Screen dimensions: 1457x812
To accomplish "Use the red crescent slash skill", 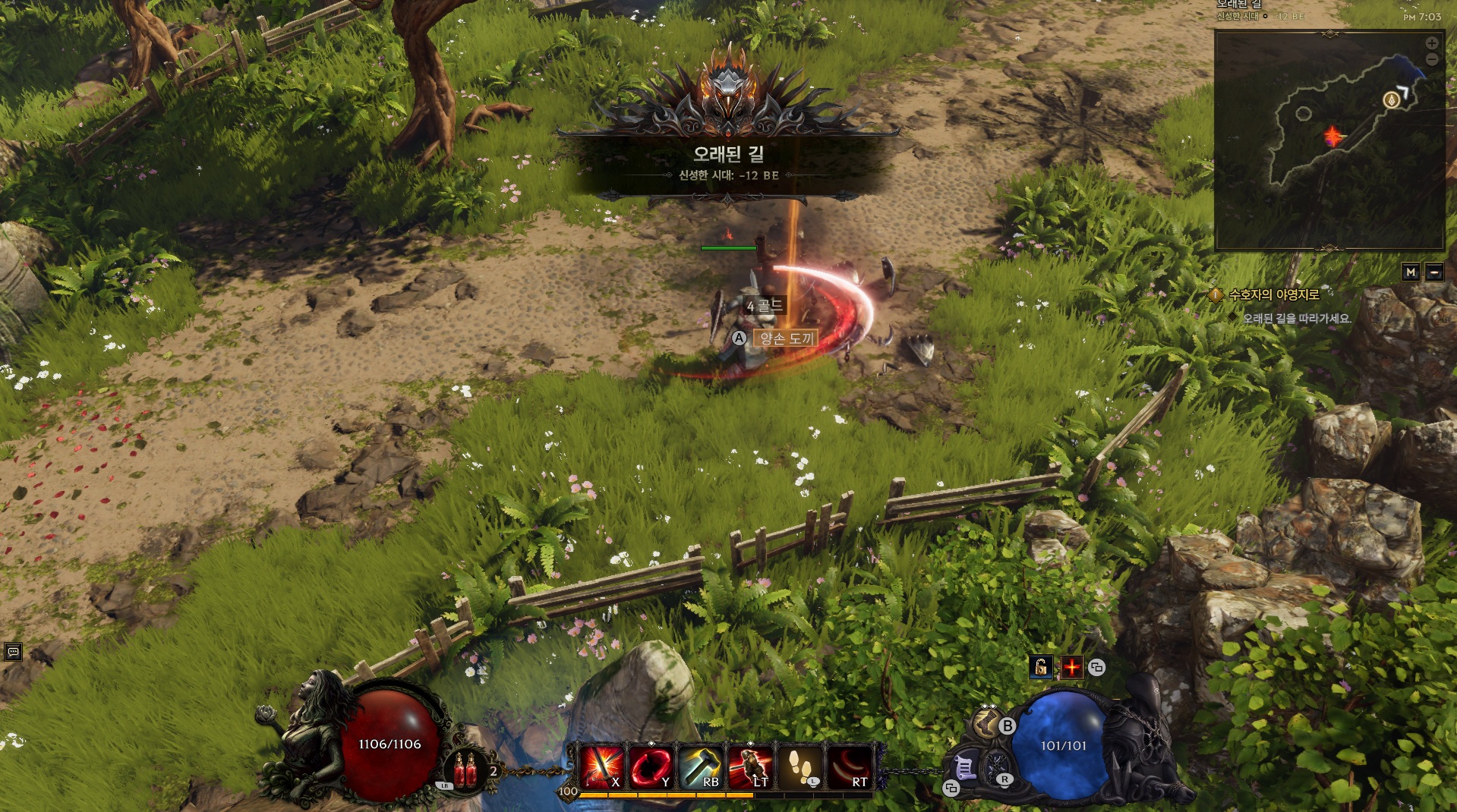I will point(849,766).
